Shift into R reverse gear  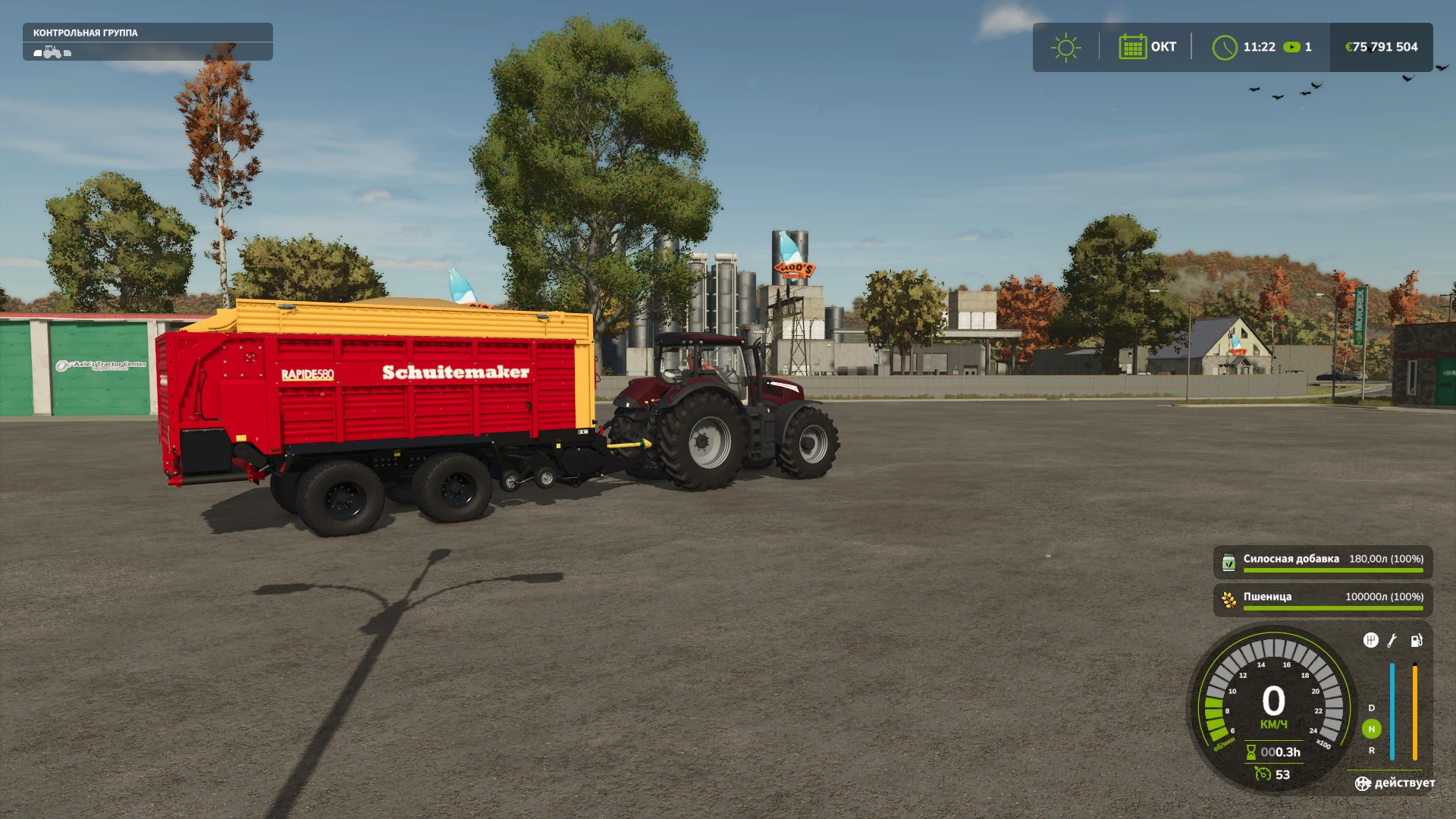pyautogui.click(x=1371, y=751)
